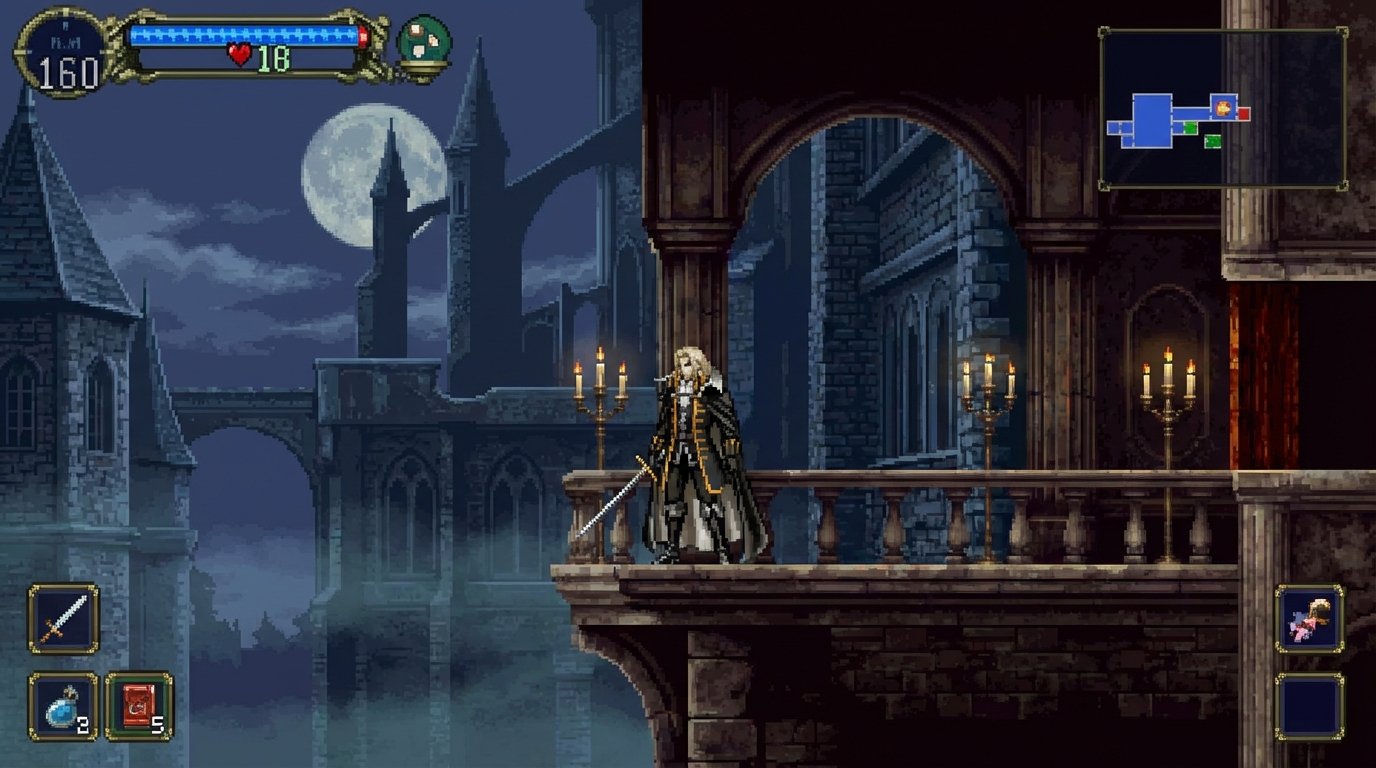The width and height of the screenshot is (1376, 768).
Task: Toggle the red room on the minimap
Action: click(1244, 113)
